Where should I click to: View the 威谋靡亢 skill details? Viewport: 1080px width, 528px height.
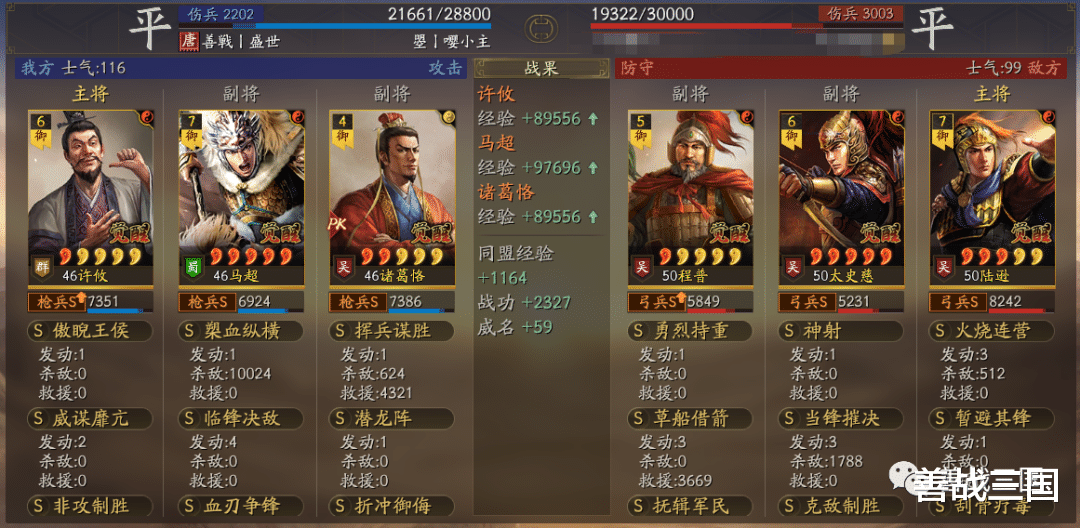pos(90,419)
